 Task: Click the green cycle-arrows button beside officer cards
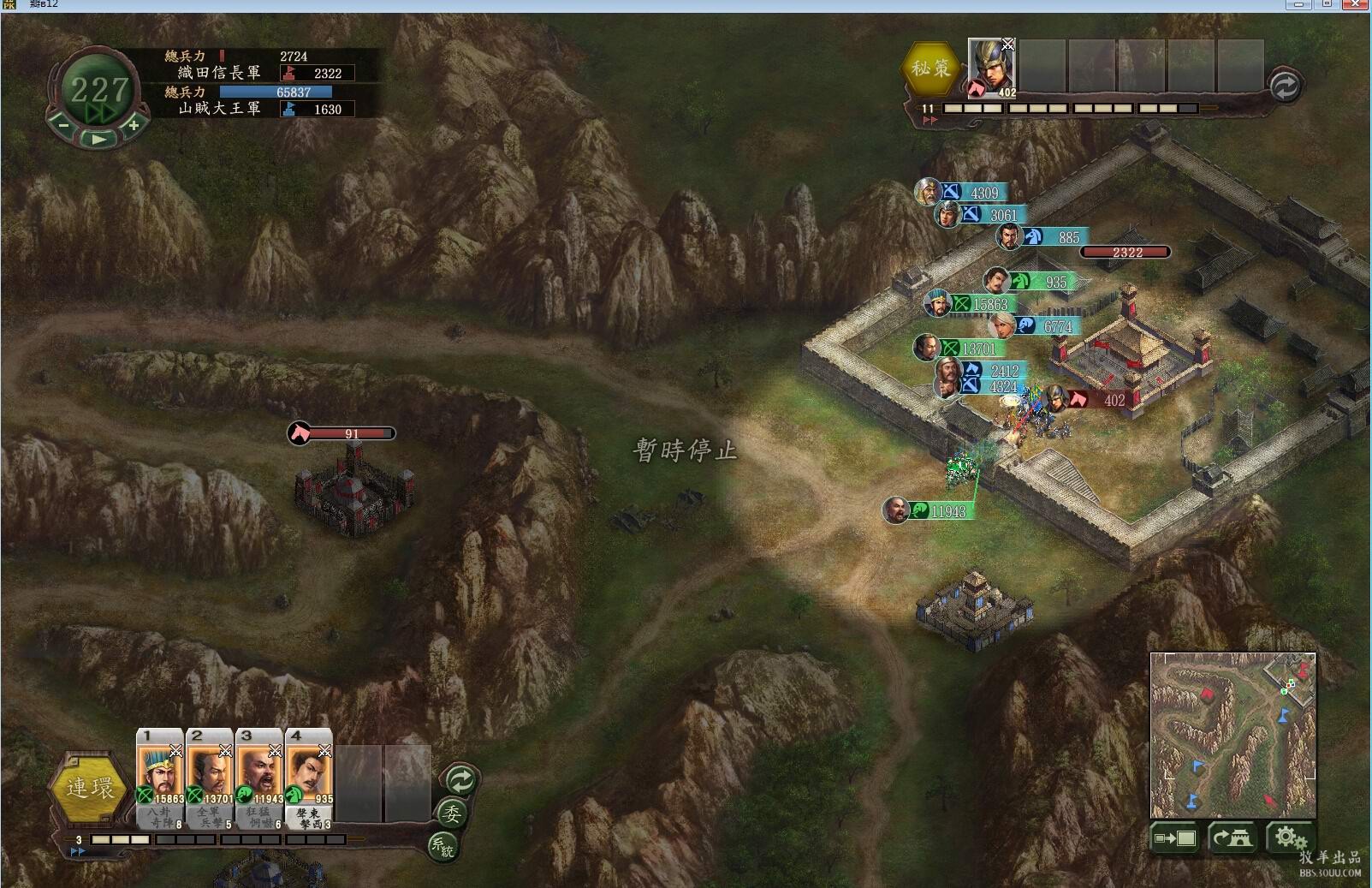click(460, 780)
